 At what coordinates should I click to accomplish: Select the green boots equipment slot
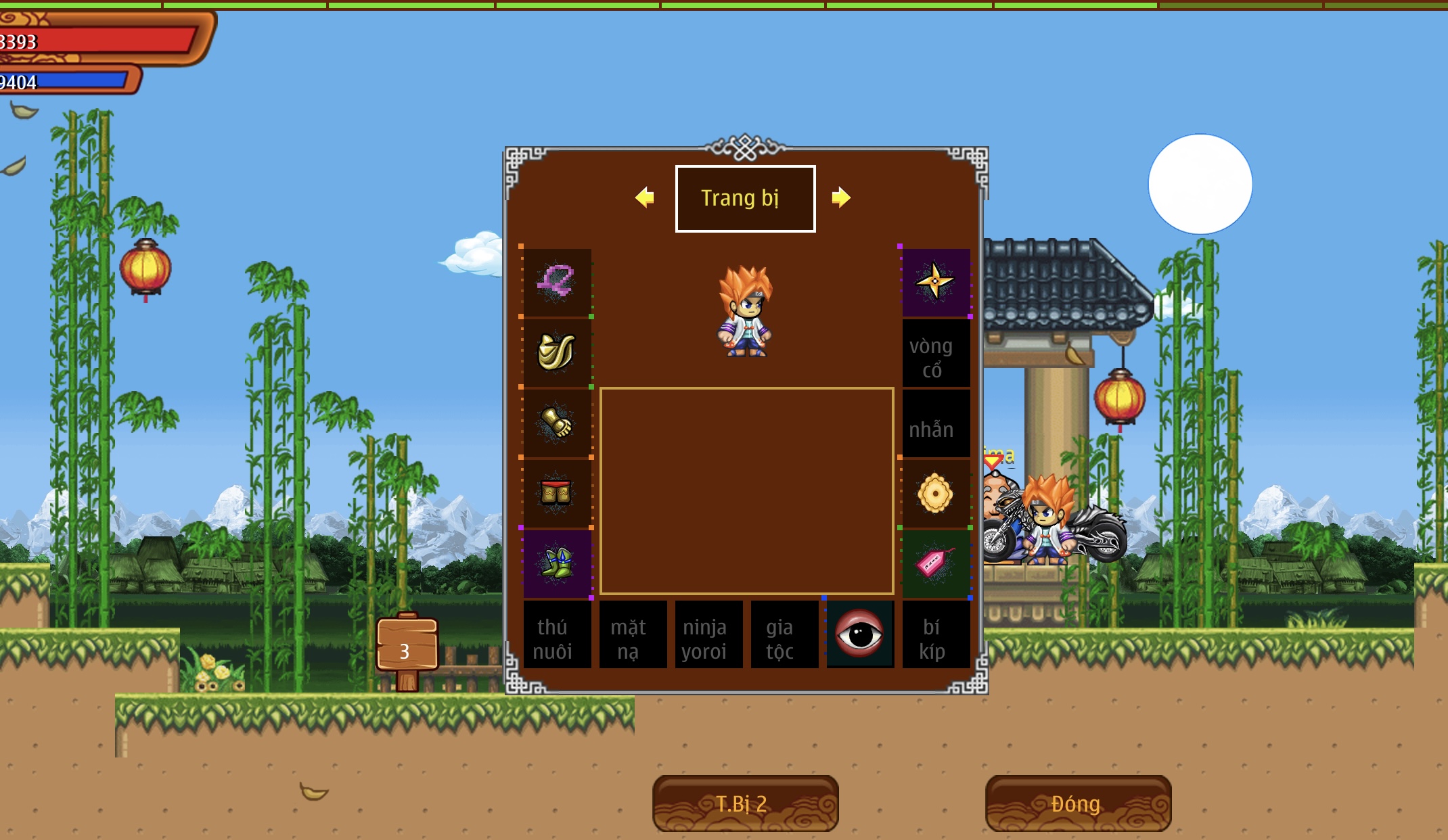click(557, 563)
